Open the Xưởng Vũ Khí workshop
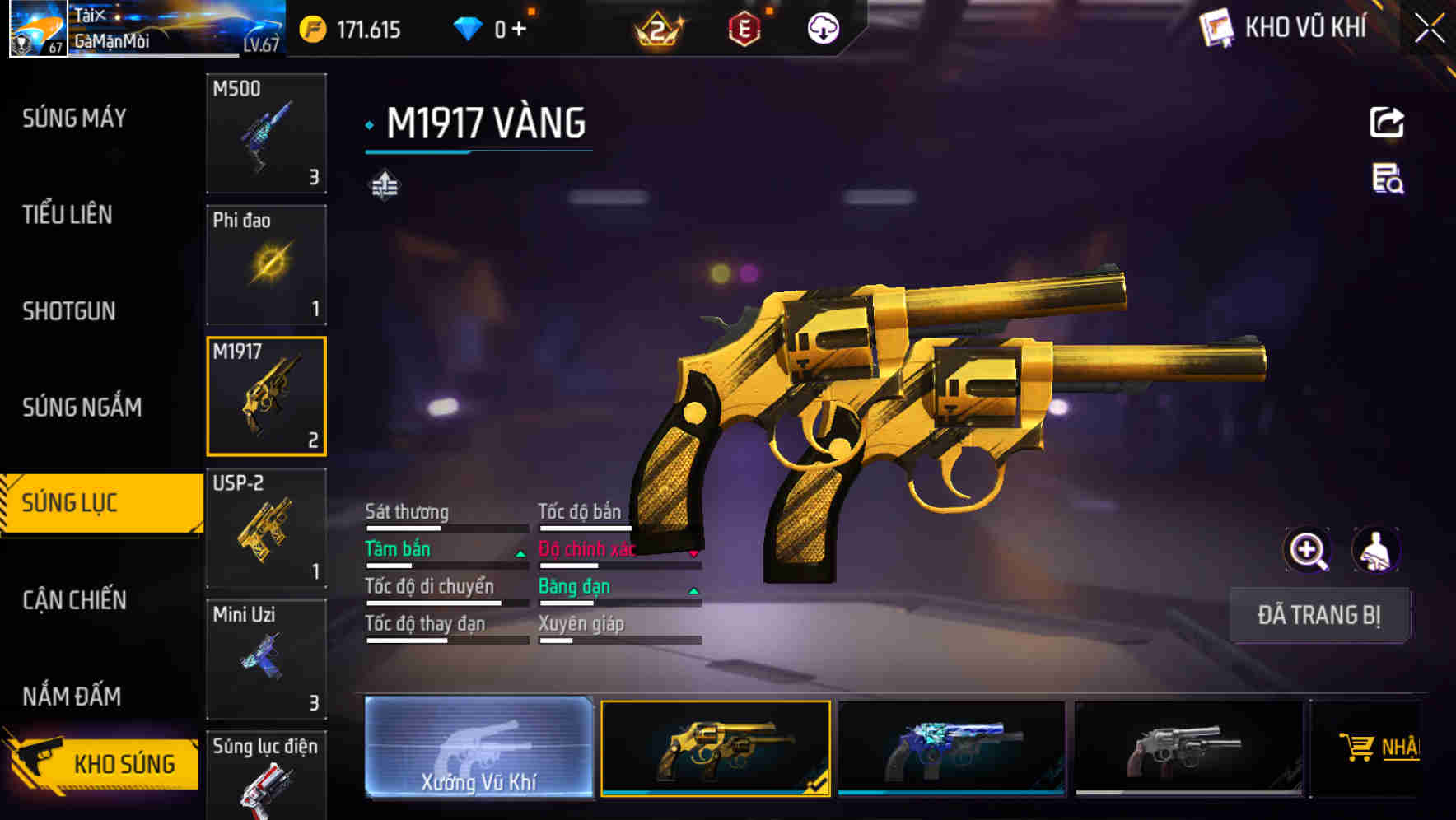This screenshot has height=820, width=1456. (x=478, y=748)
